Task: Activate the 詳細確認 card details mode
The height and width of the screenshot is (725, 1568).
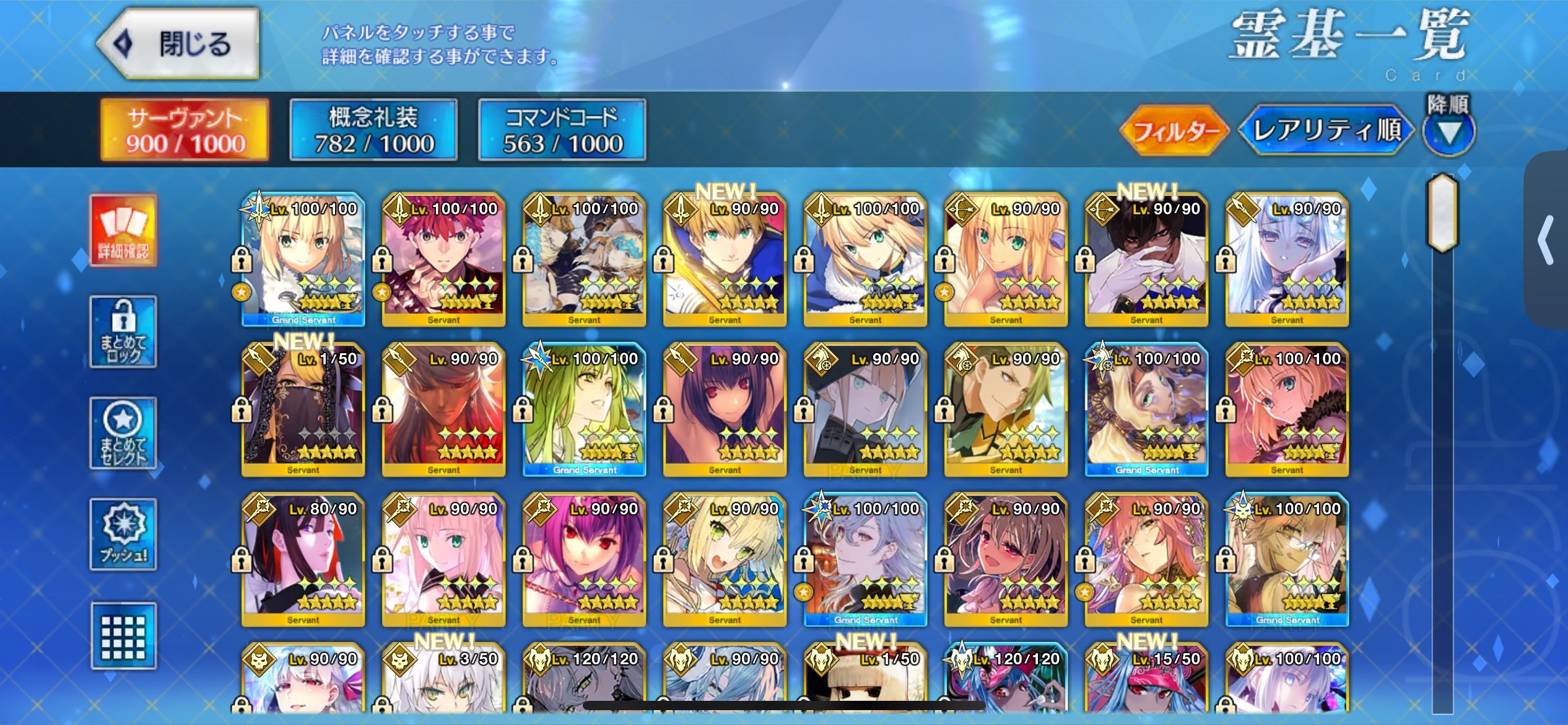Action: click(123, 231)
